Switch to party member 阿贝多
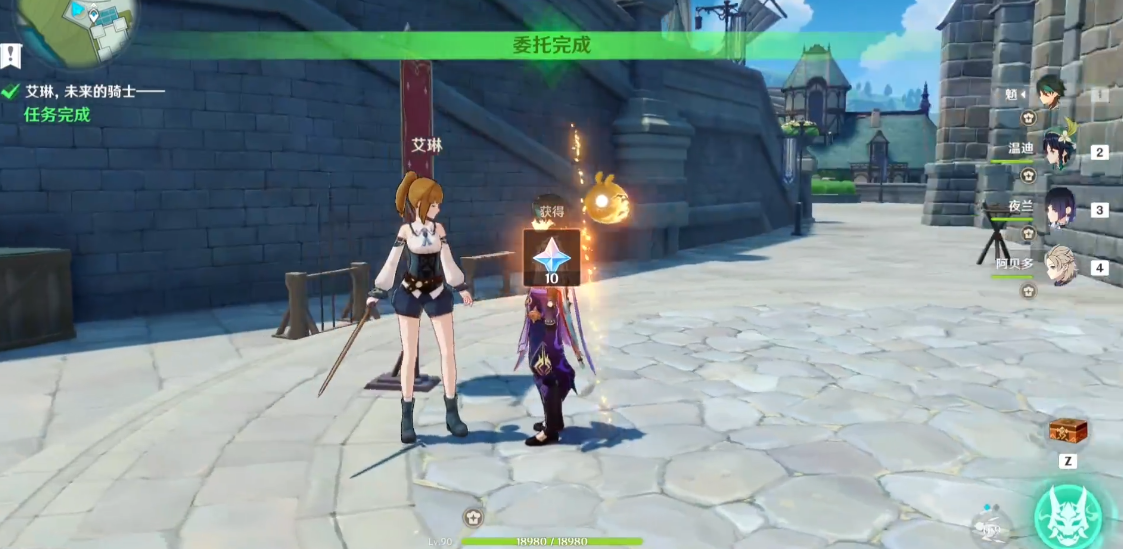 tap(1059, 266)
